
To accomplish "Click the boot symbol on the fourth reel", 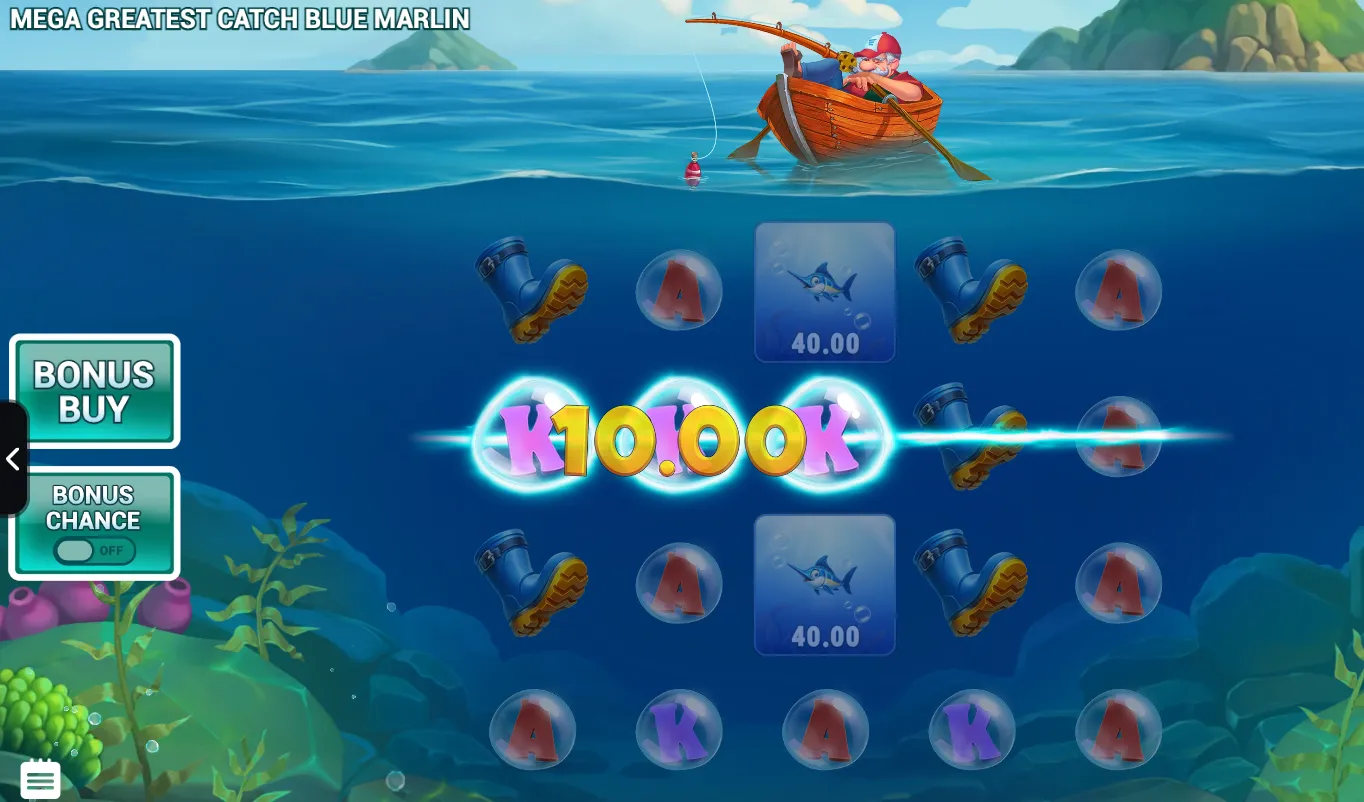I will [x=970, y=291].
